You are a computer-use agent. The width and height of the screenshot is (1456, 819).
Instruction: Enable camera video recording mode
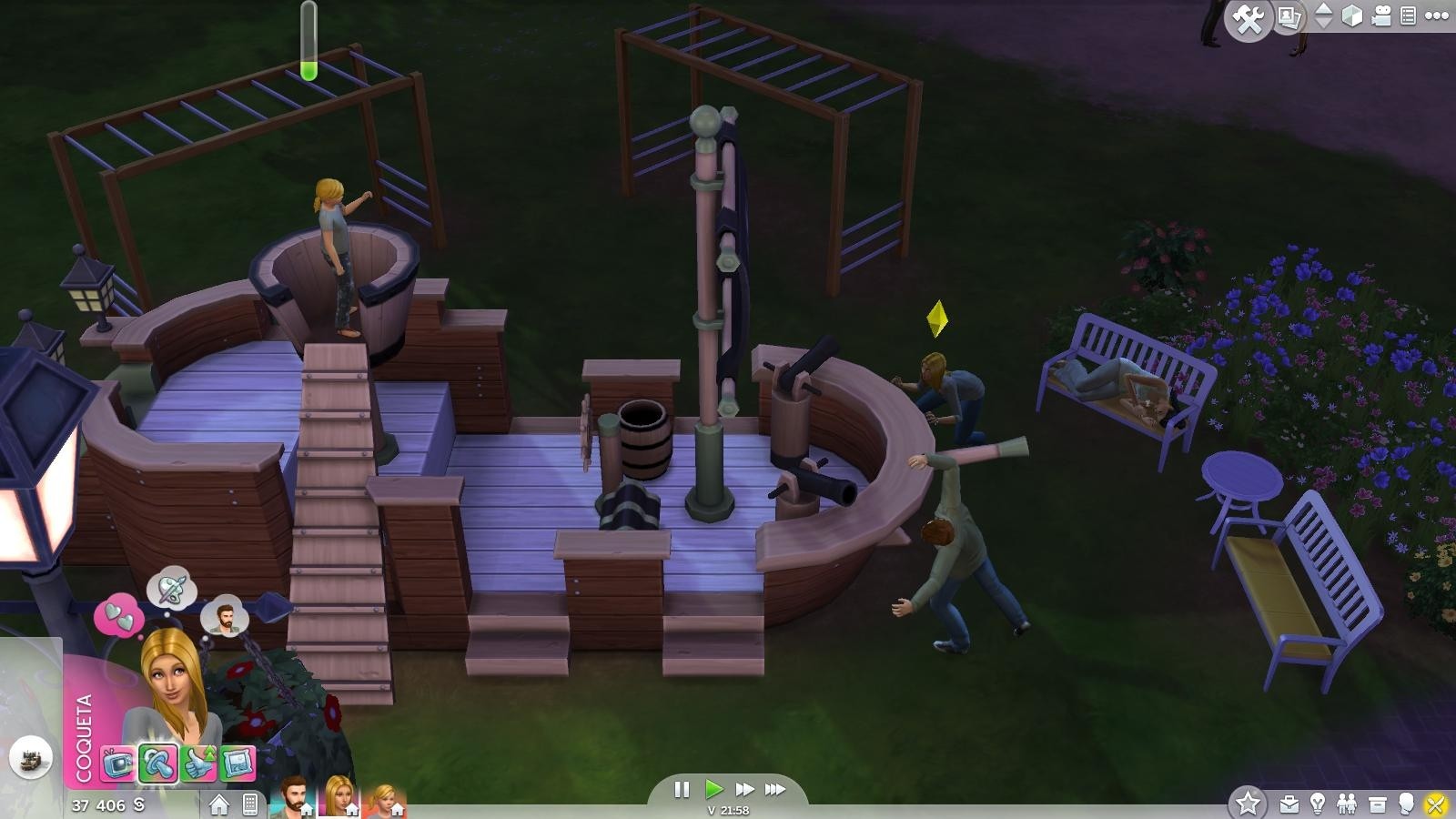point(1381,16)
